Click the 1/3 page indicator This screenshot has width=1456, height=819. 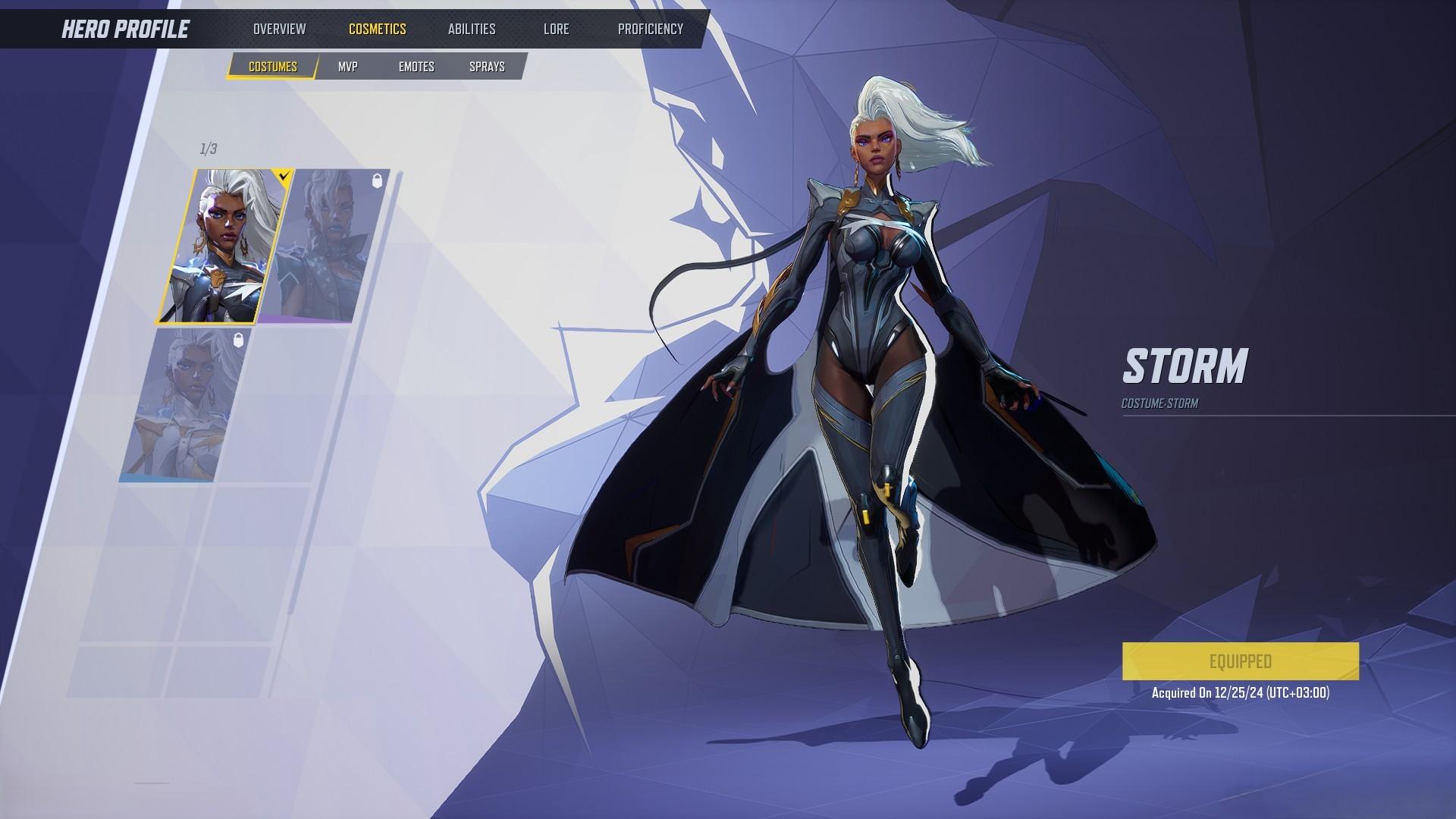tap(207, 147)
